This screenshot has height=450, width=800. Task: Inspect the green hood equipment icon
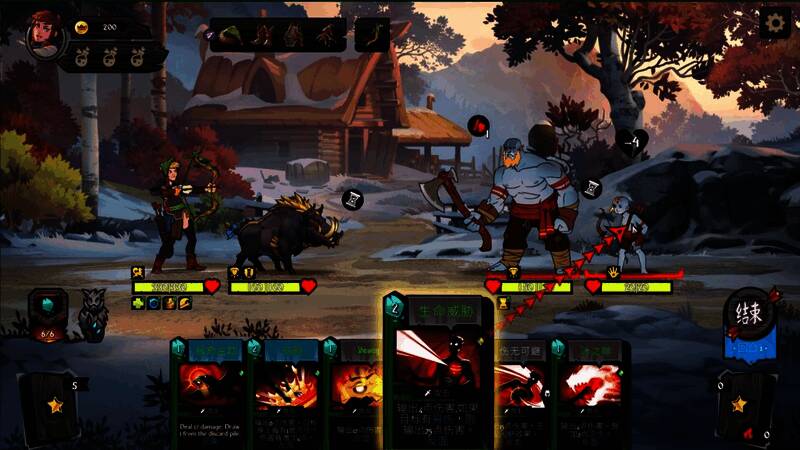click(232, 35)
